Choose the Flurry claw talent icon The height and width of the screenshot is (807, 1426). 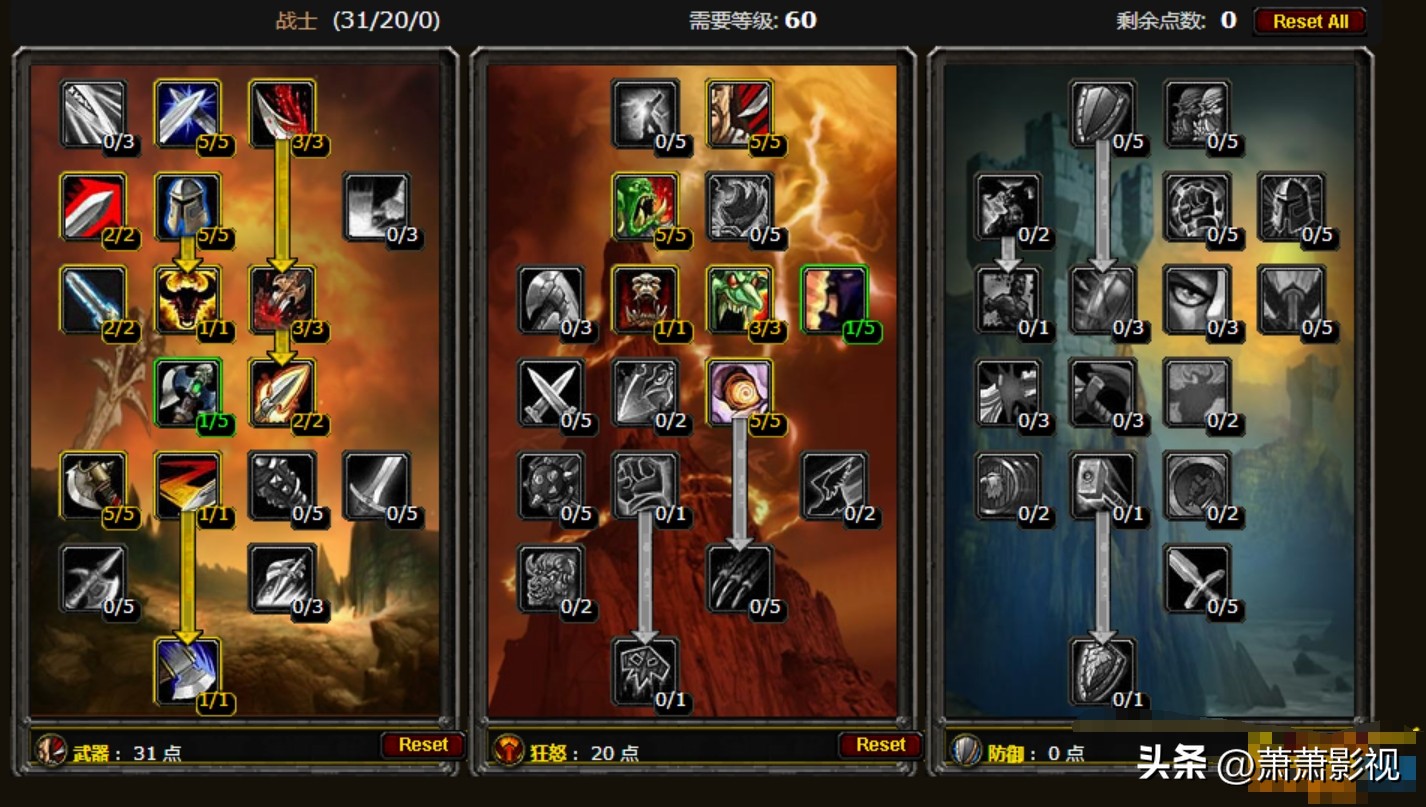[738, 578]
